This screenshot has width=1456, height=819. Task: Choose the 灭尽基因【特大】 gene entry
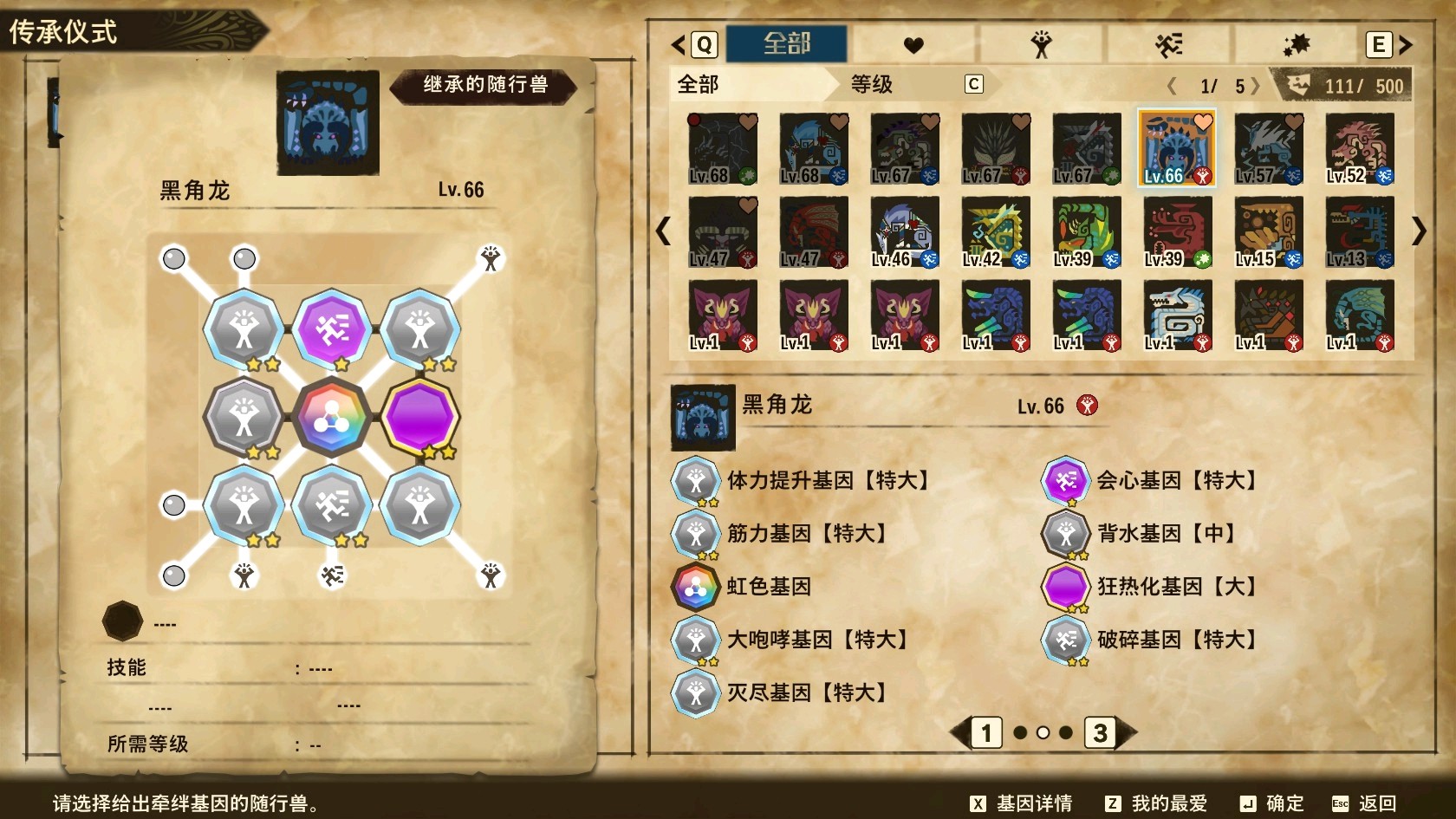click(806, 692)
